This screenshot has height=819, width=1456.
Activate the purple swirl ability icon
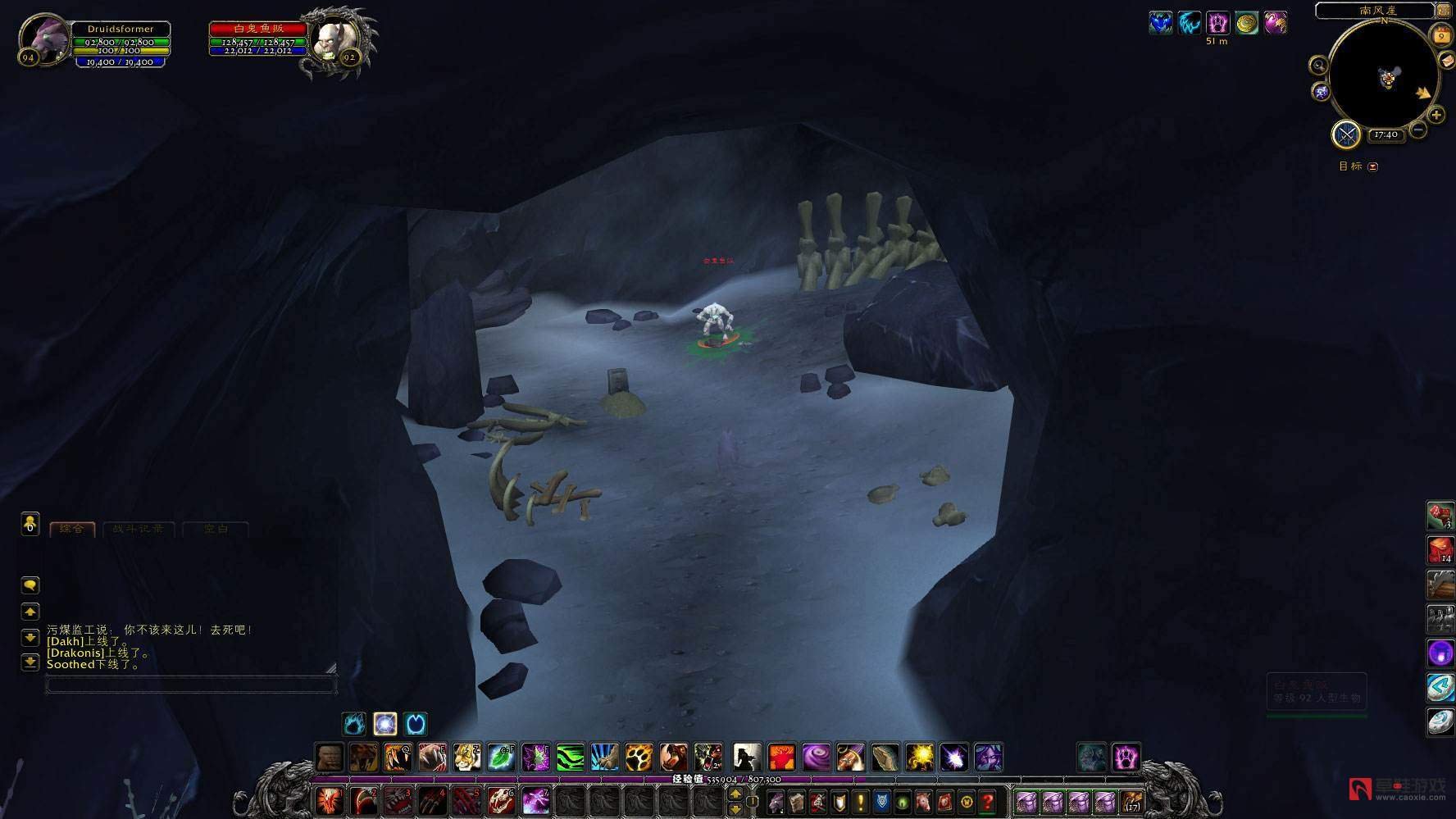[x=816, y=758]
